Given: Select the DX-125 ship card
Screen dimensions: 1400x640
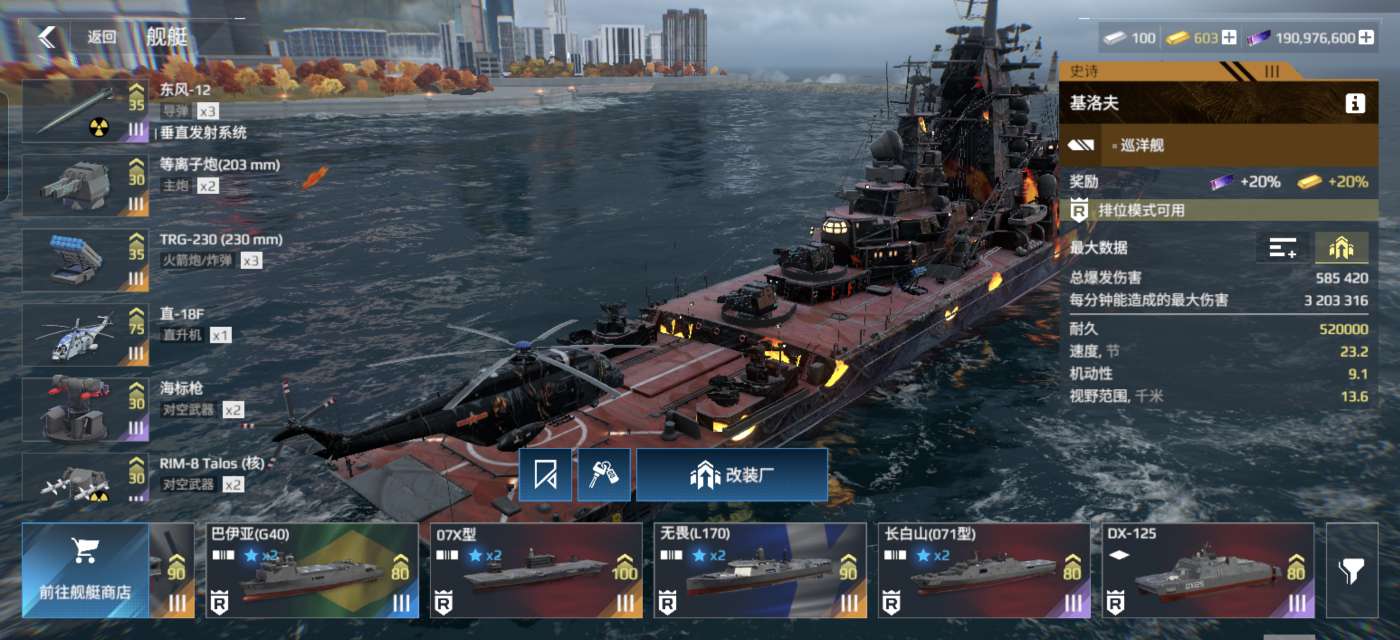Looking at the screenshot, I should point(1208,570).
